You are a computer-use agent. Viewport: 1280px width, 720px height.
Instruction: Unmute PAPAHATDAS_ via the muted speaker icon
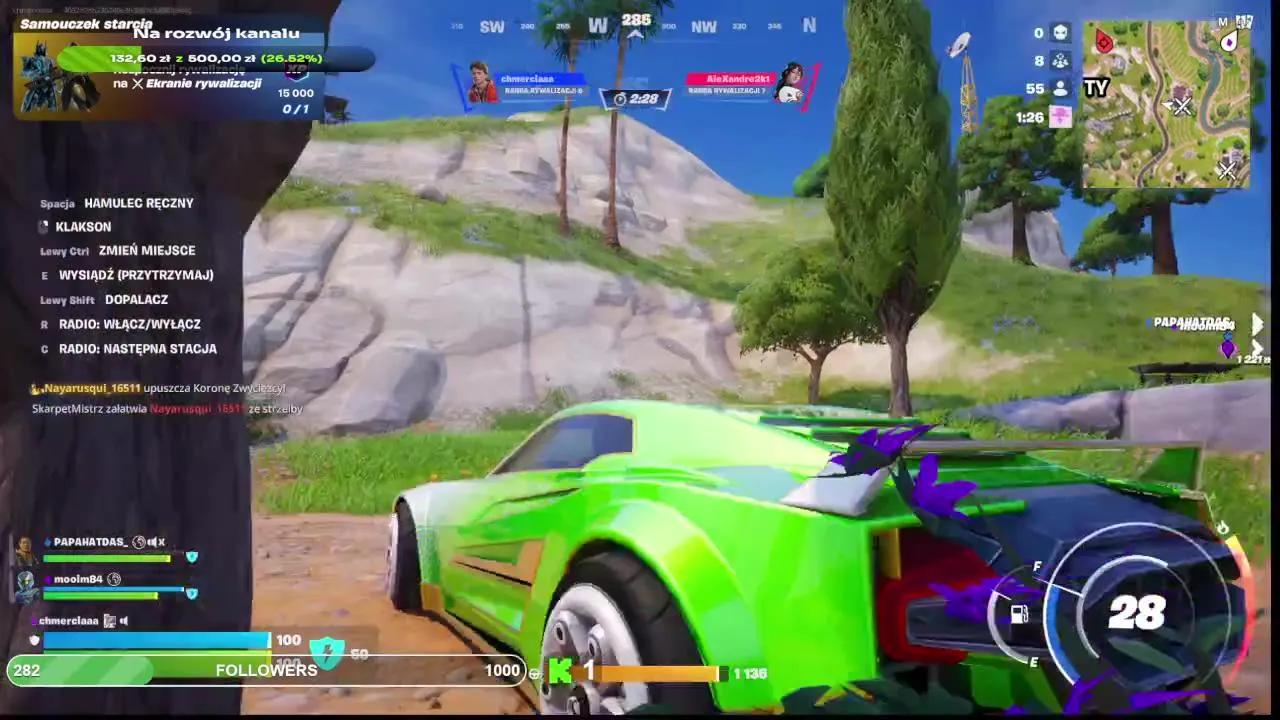coord(155,542)
